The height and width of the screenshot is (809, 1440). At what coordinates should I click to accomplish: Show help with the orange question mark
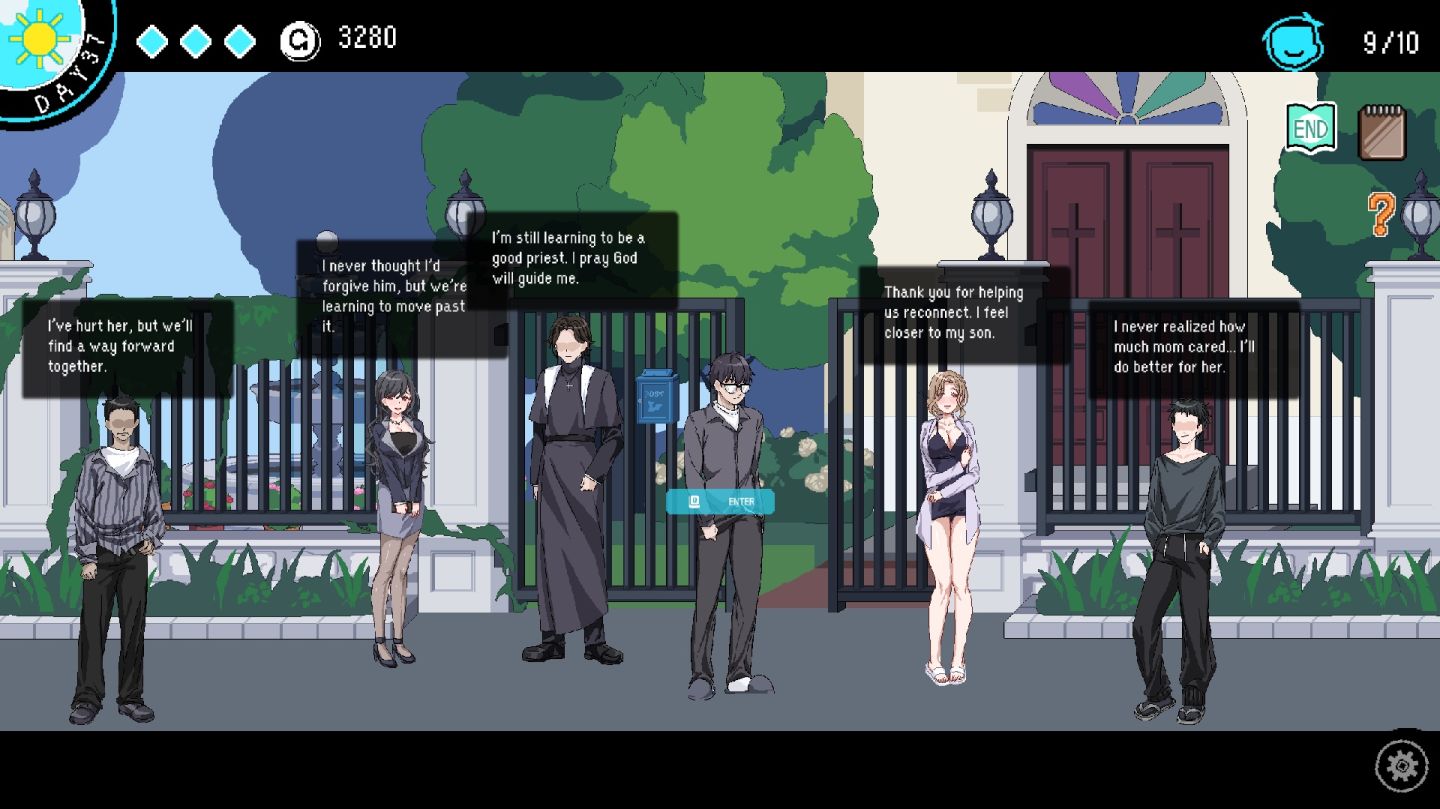[x=1381, y=214]
